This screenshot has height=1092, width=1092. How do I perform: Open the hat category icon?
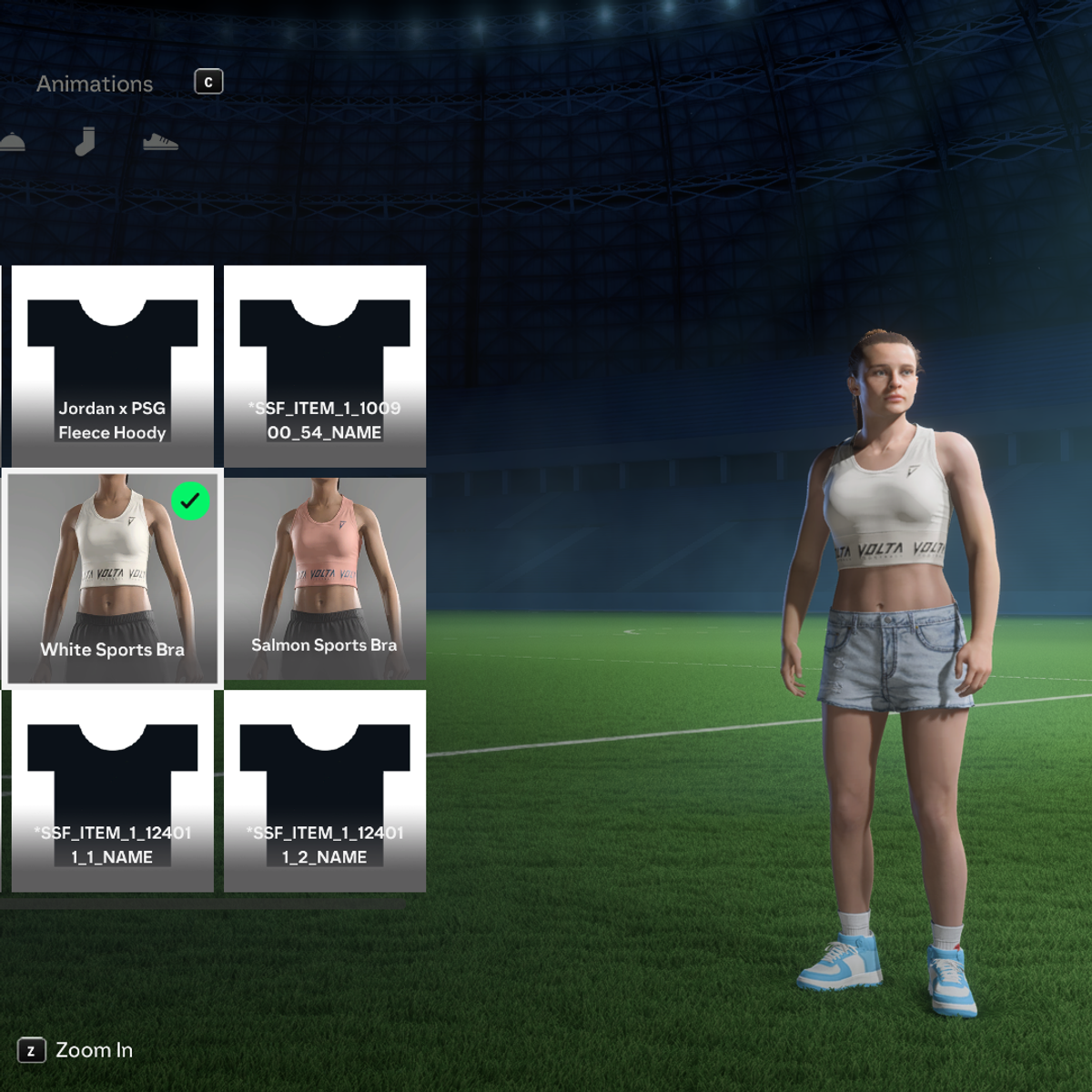coord(11,142)
